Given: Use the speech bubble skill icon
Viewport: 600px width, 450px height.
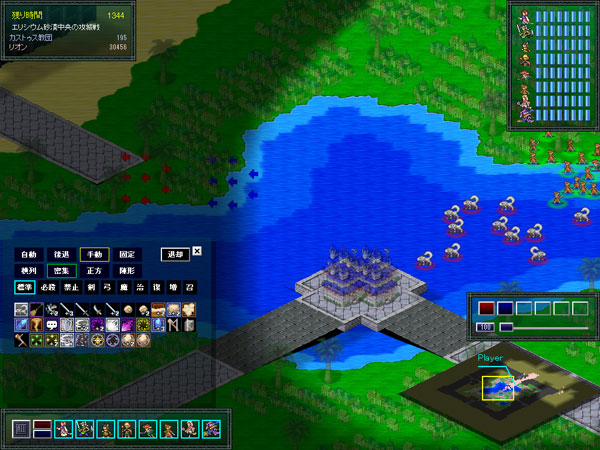Looking at the screenshot, I should pyautogui.click(x=51, y=325).
